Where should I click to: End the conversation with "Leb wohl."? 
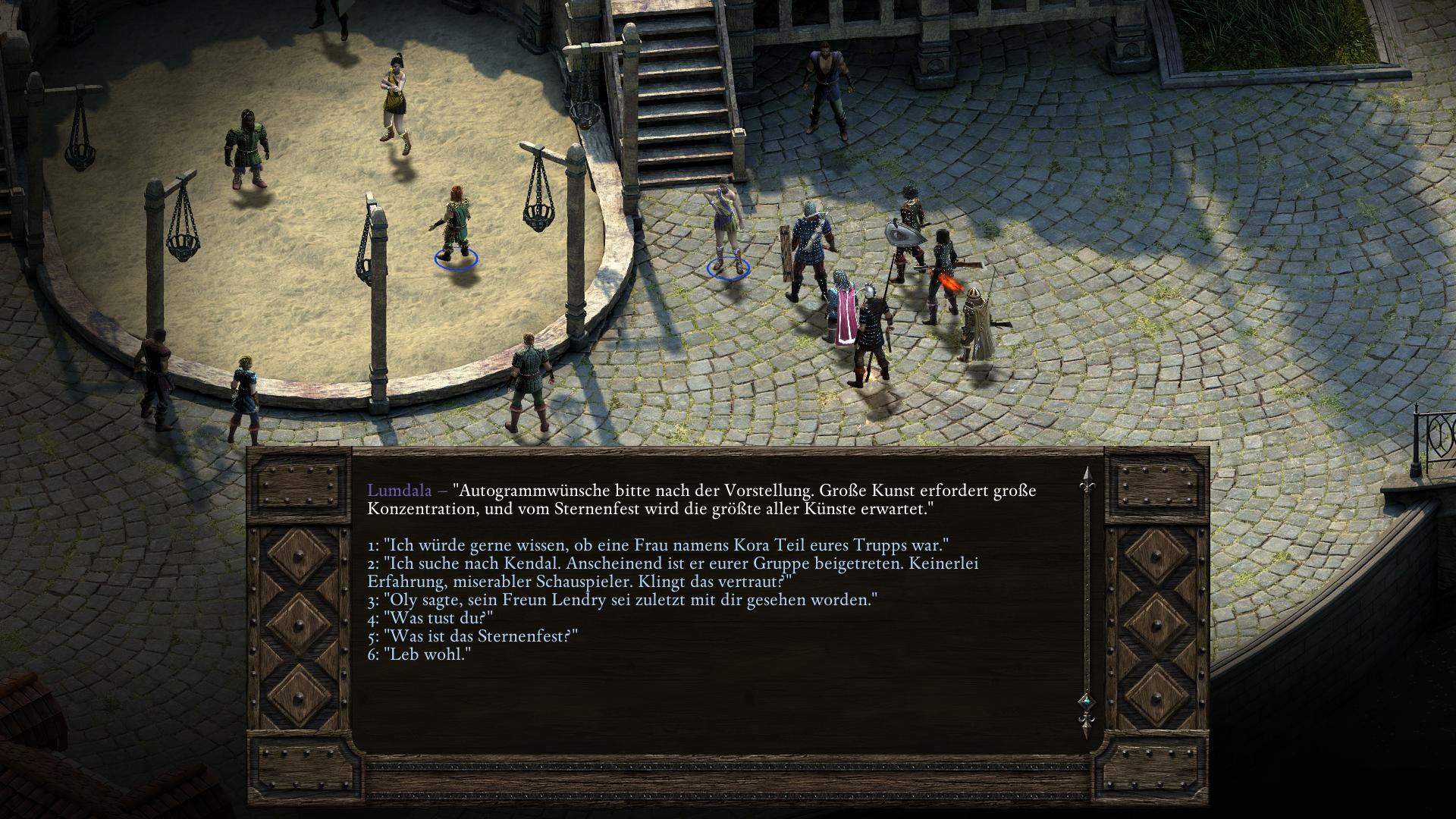[419, 654]
